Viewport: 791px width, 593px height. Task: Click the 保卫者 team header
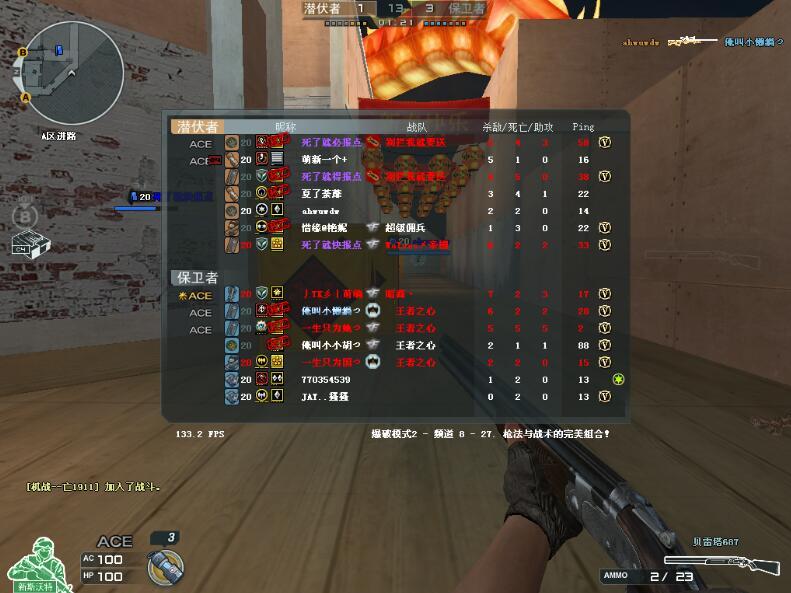[x=197, y=277]
